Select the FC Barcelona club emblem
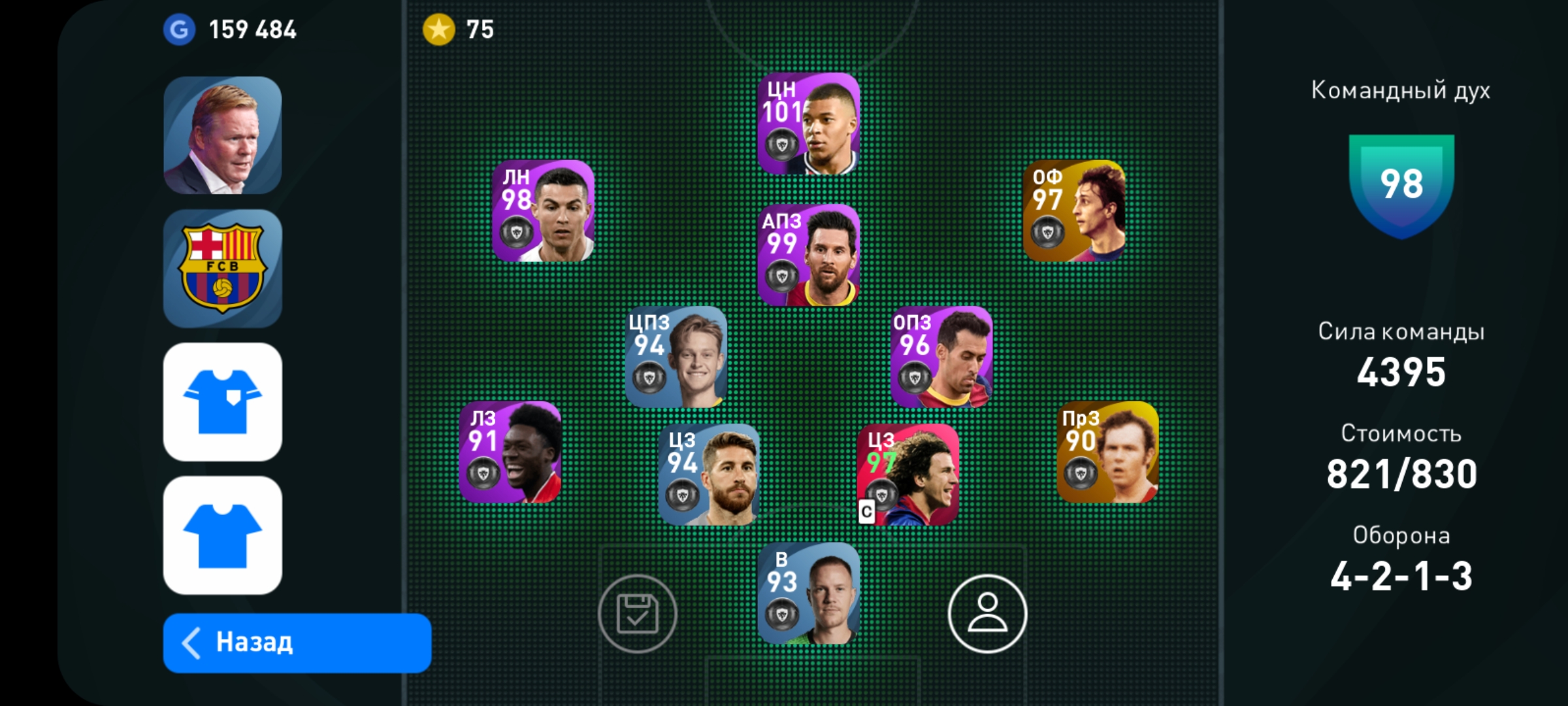The image size is (1568, 706). (x=223, y=268)
